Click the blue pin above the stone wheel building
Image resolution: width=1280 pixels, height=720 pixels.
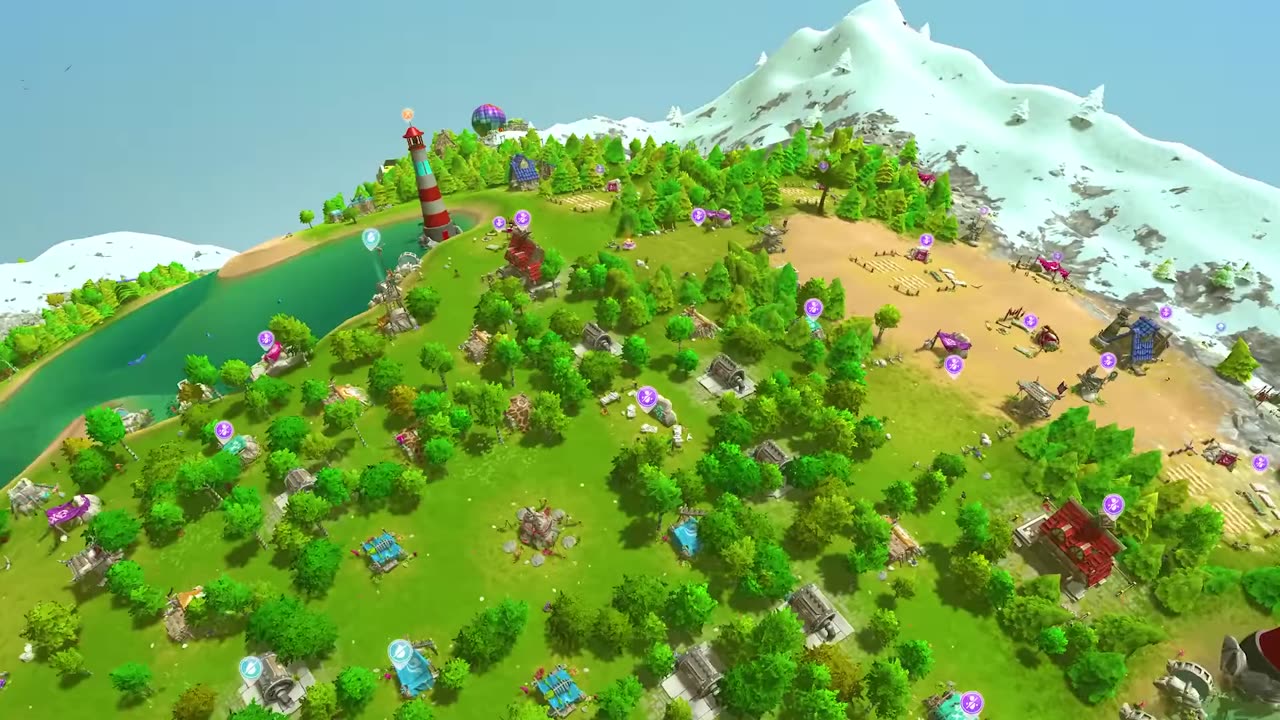(251, 668)
